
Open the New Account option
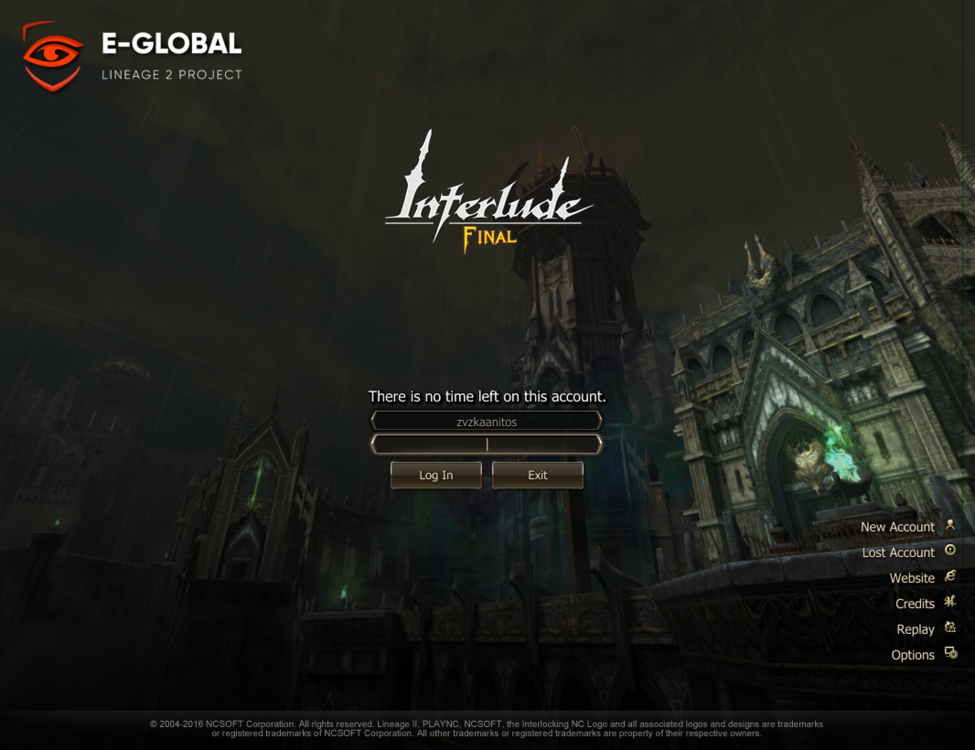pos(898,527)
